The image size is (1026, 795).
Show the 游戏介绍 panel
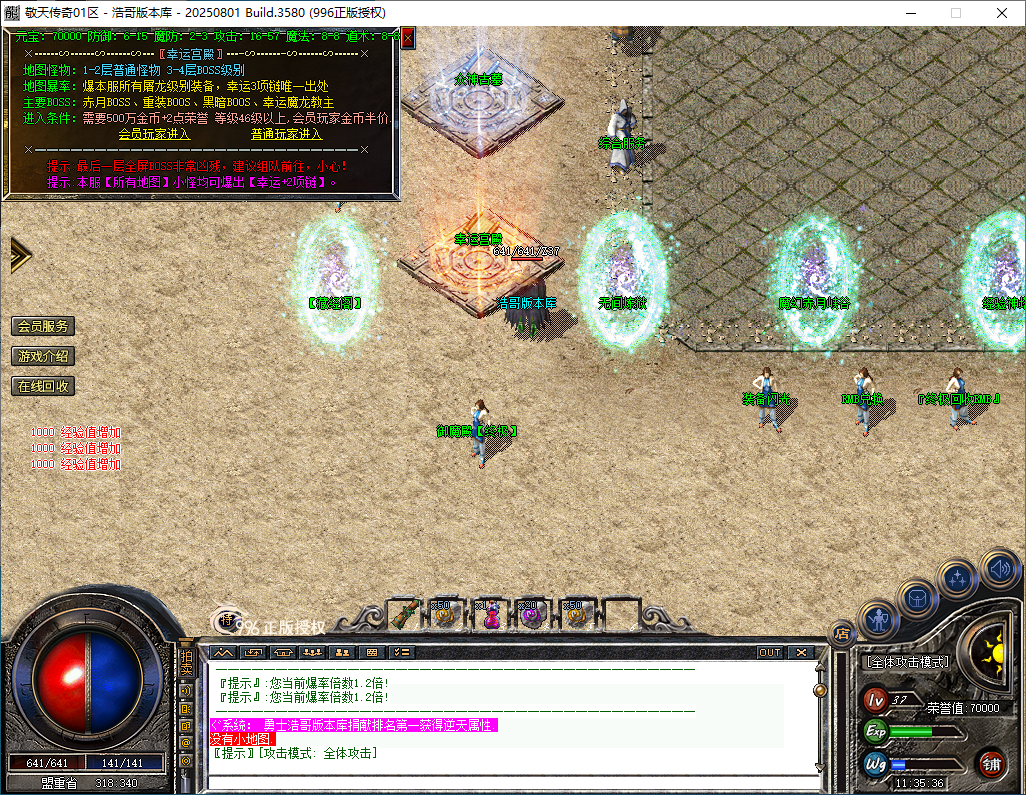click(43, 356)
